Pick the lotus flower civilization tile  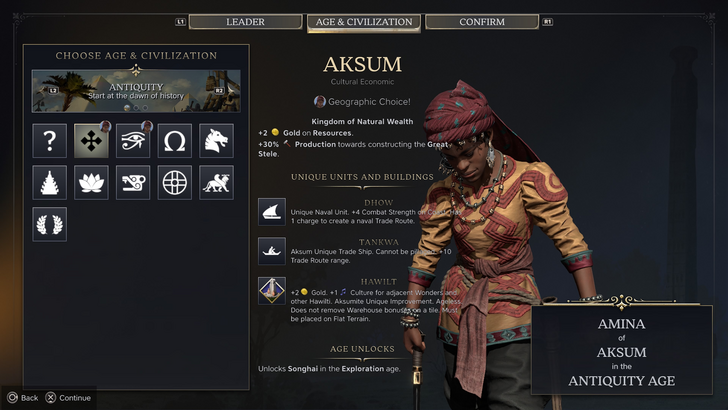[91, 182]
